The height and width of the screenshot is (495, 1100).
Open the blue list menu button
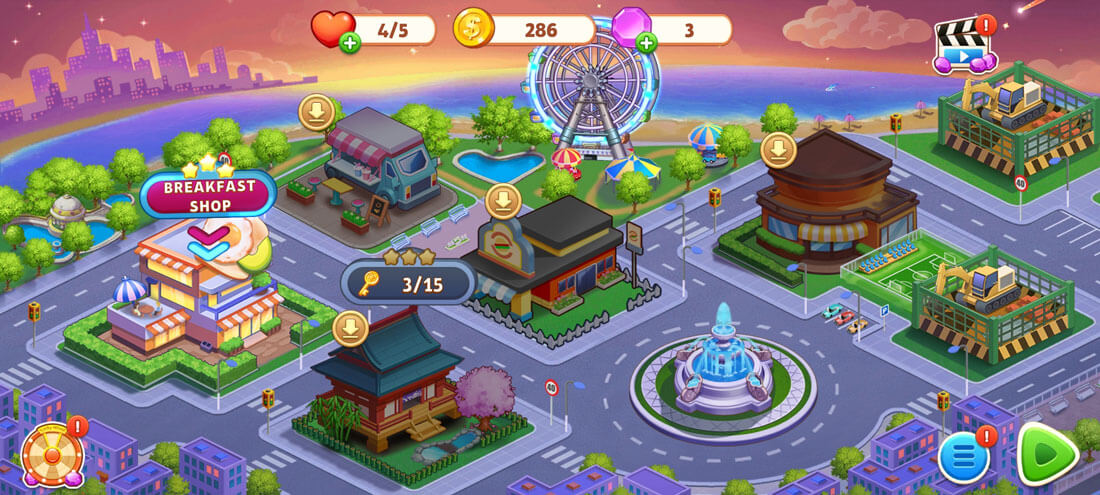coord(964,458)
